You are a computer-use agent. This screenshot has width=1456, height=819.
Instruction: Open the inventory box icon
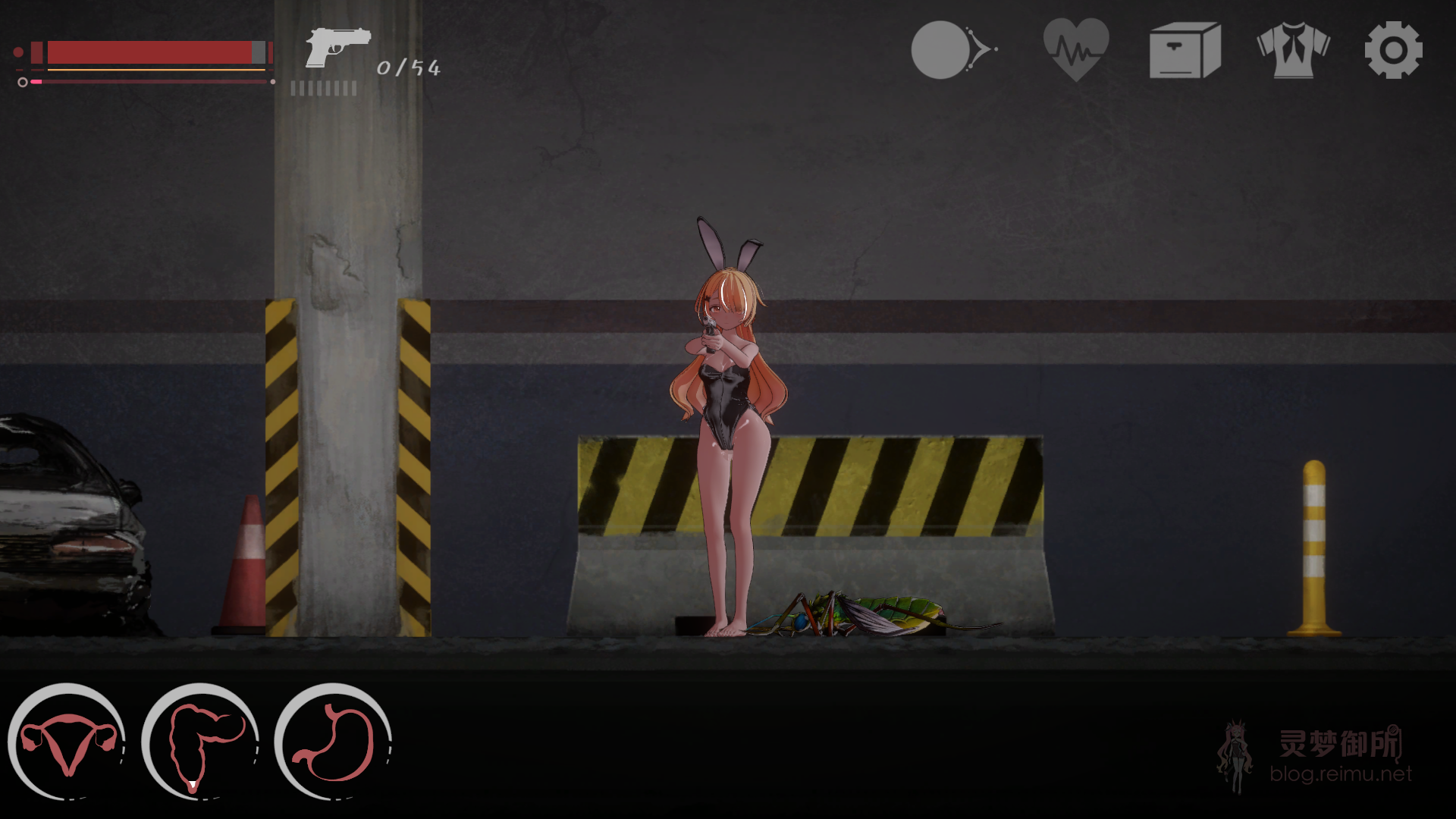[x=1185, y=50]
